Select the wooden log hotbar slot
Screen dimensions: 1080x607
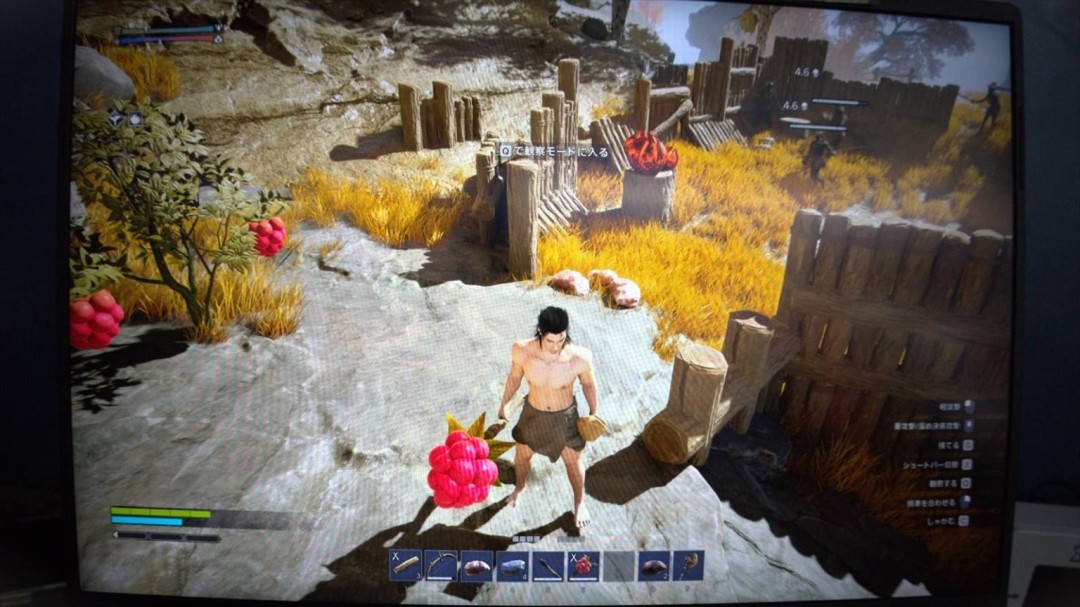(x=405, y=565)
